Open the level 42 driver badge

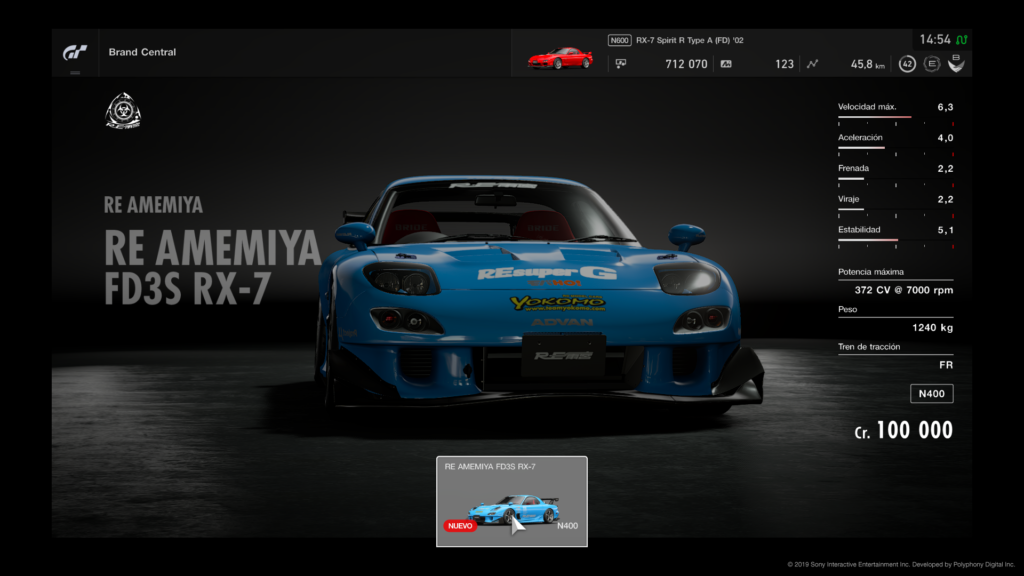pos(907,64)
